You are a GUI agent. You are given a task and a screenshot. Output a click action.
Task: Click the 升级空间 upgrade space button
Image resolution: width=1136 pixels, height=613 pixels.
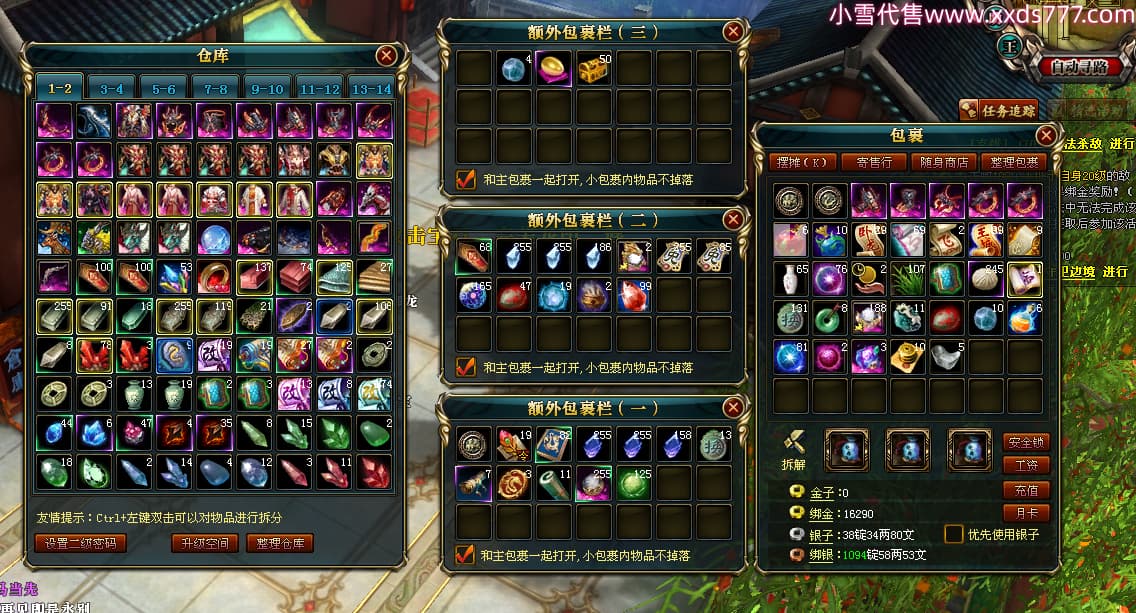[x=205, y=543]
